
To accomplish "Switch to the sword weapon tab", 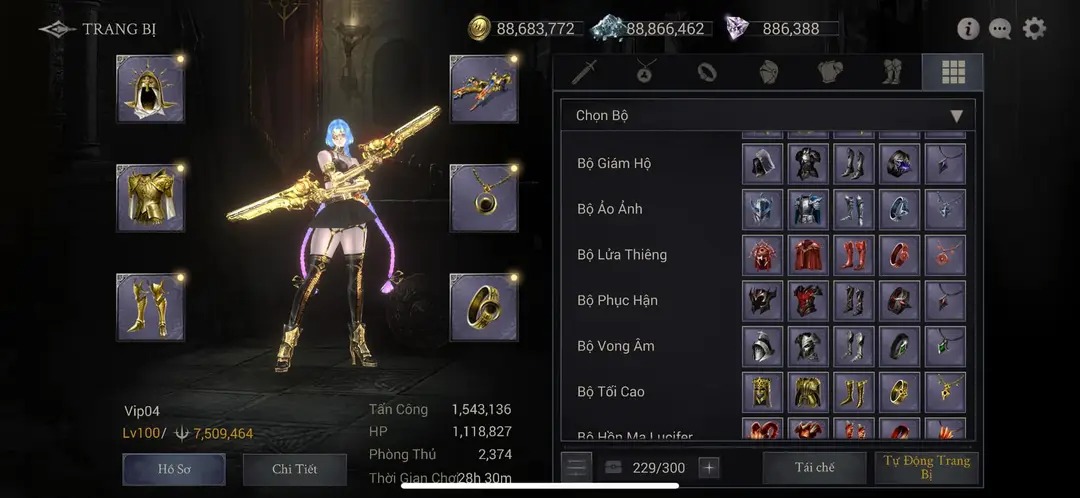I will 584,72.
